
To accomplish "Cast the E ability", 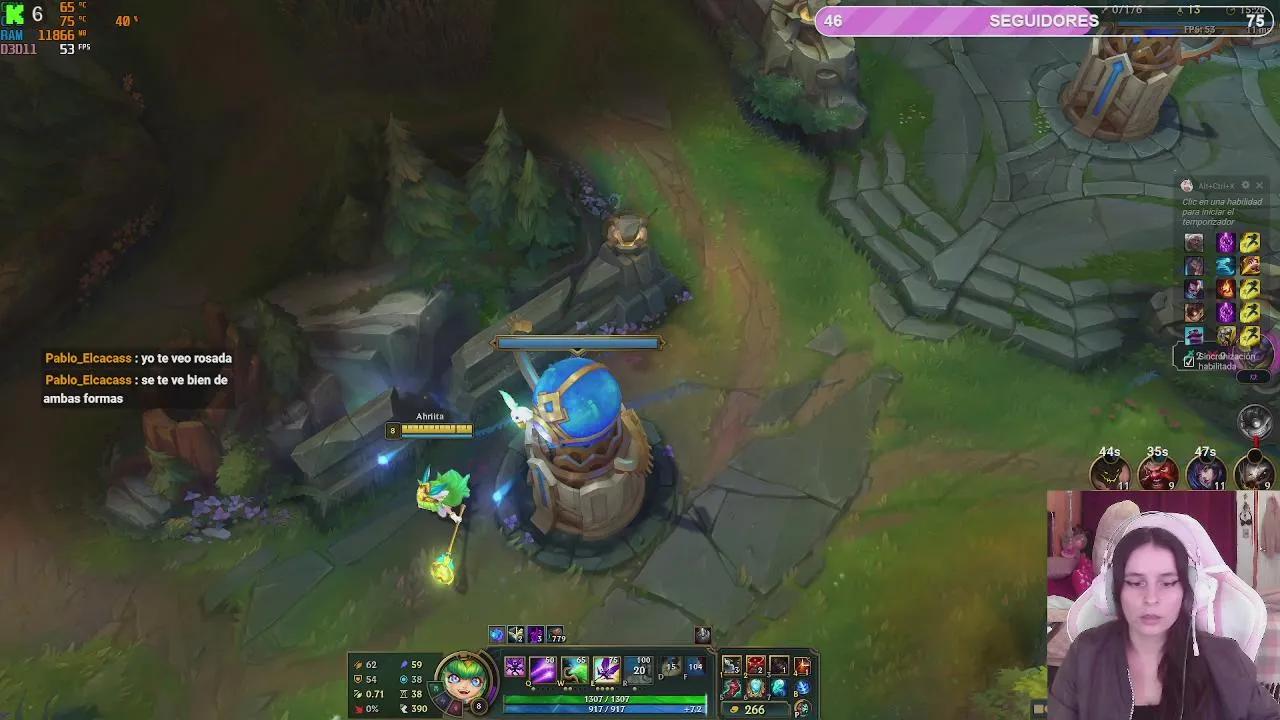I will [x=606, y=671].
